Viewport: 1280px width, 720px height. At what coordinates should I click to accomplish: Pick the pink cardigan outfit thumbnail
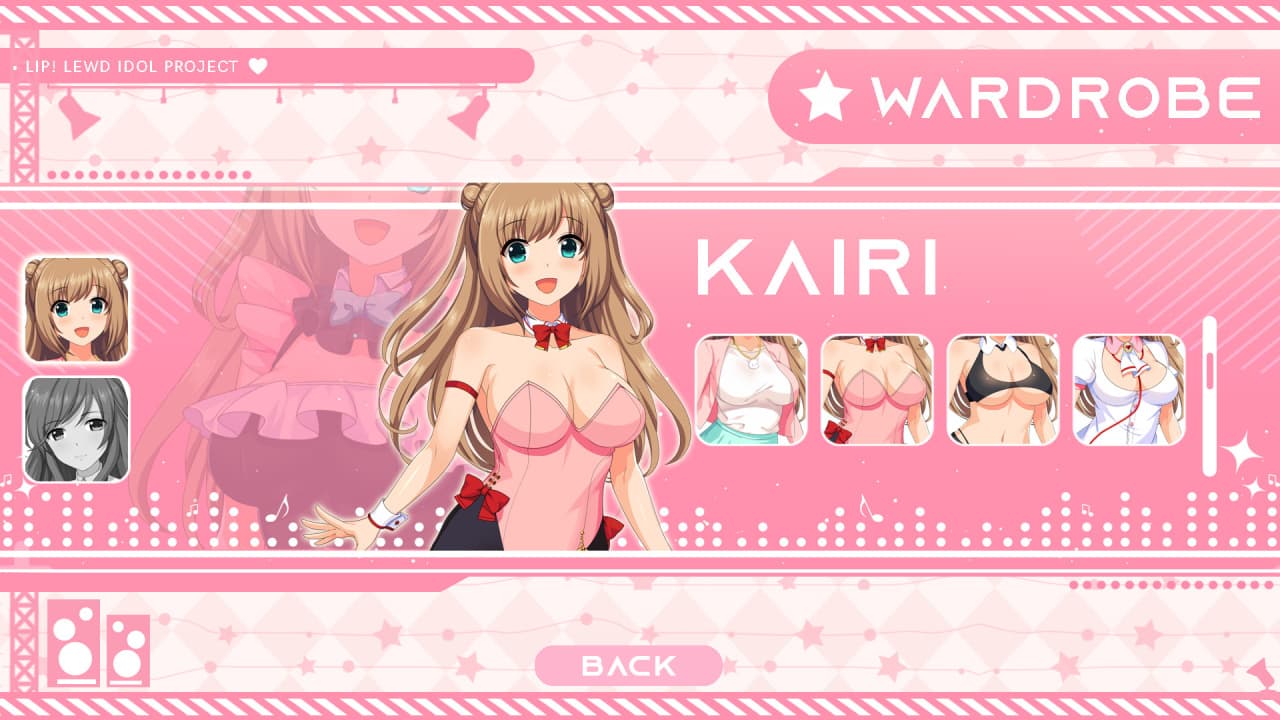click(751, 390)
